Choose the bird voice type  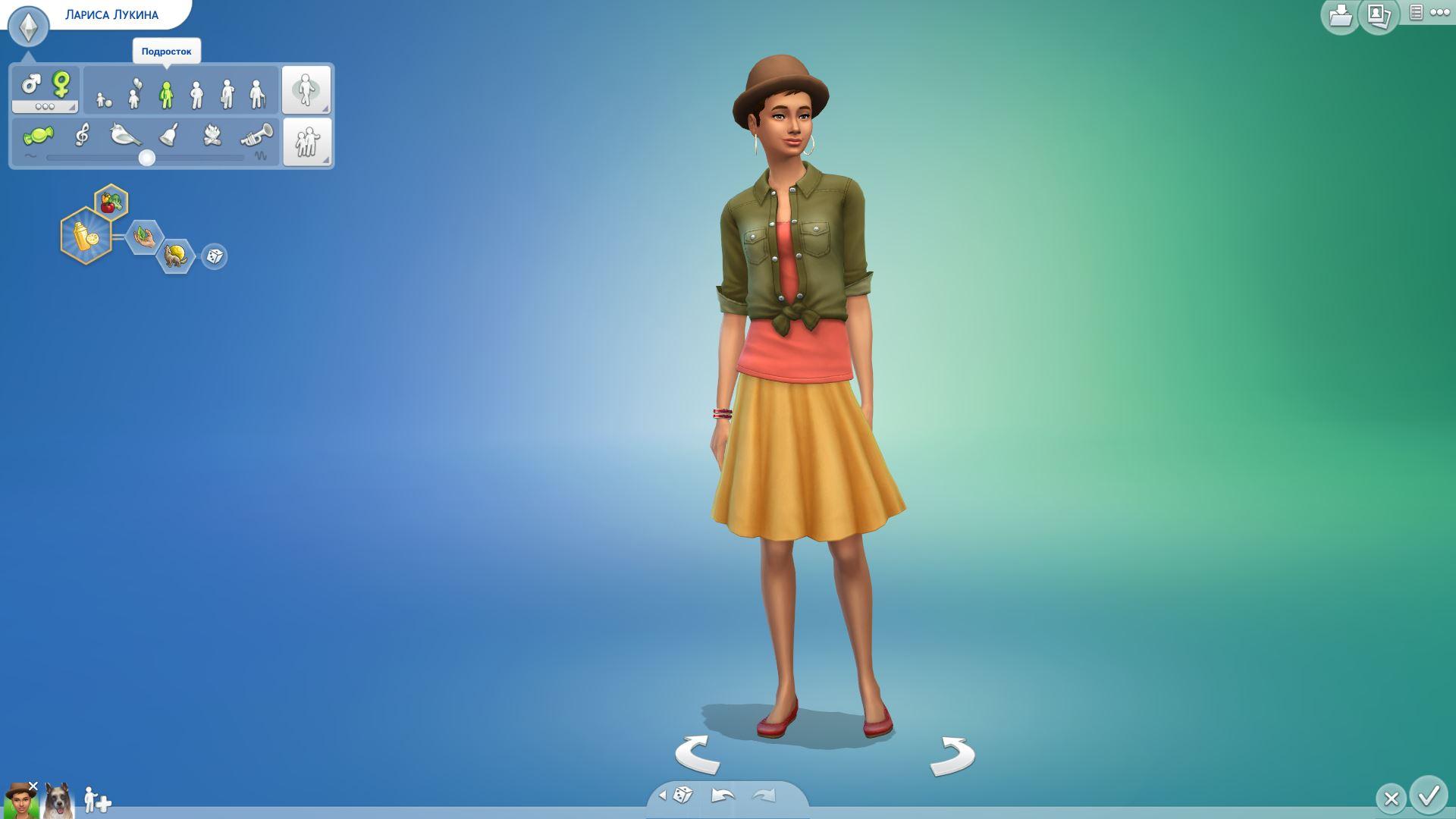click(125, 135)
